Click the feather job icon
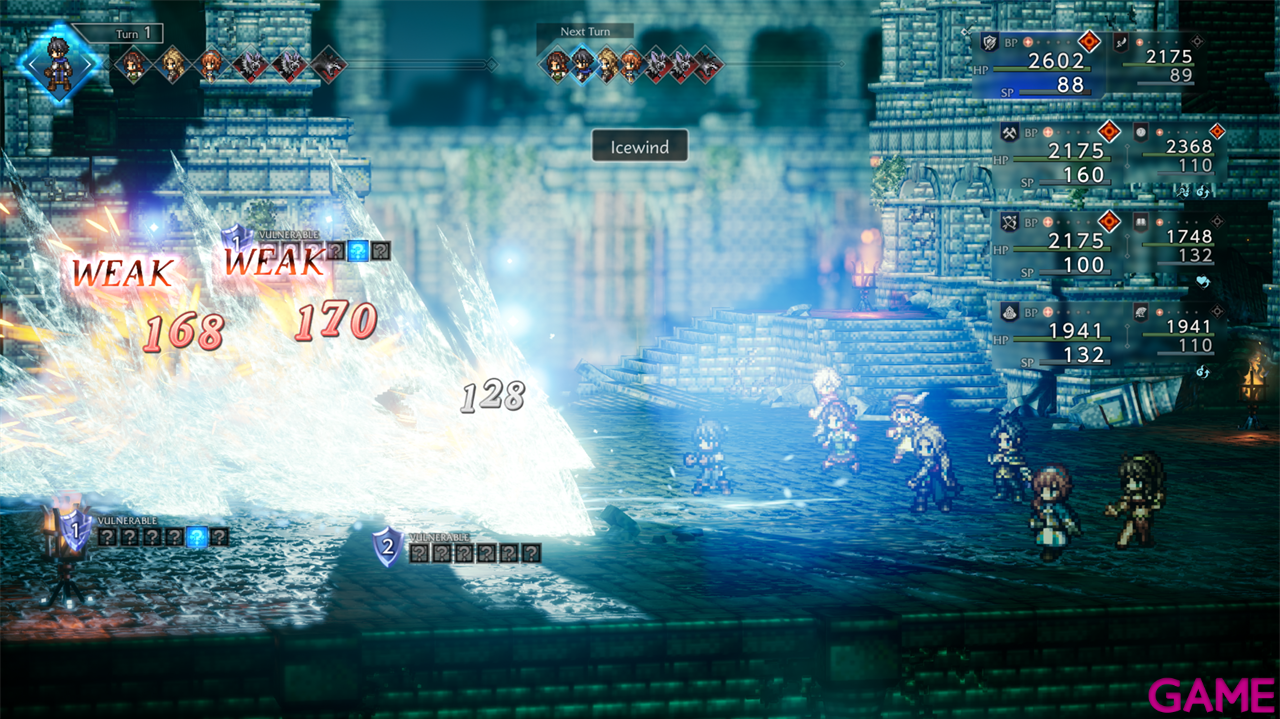The height and width of the screenshot is (719, 1280). tap(1122, 42)
